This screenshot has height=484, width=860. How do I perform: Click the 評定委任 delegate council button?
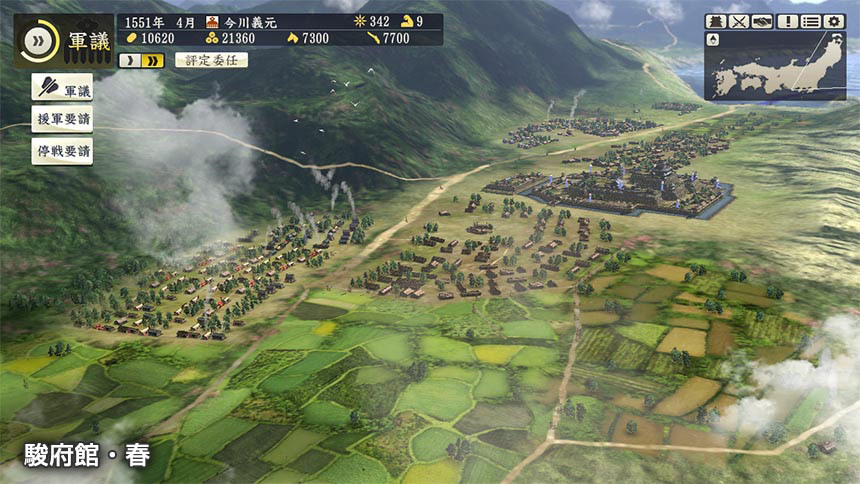(211, 60)
